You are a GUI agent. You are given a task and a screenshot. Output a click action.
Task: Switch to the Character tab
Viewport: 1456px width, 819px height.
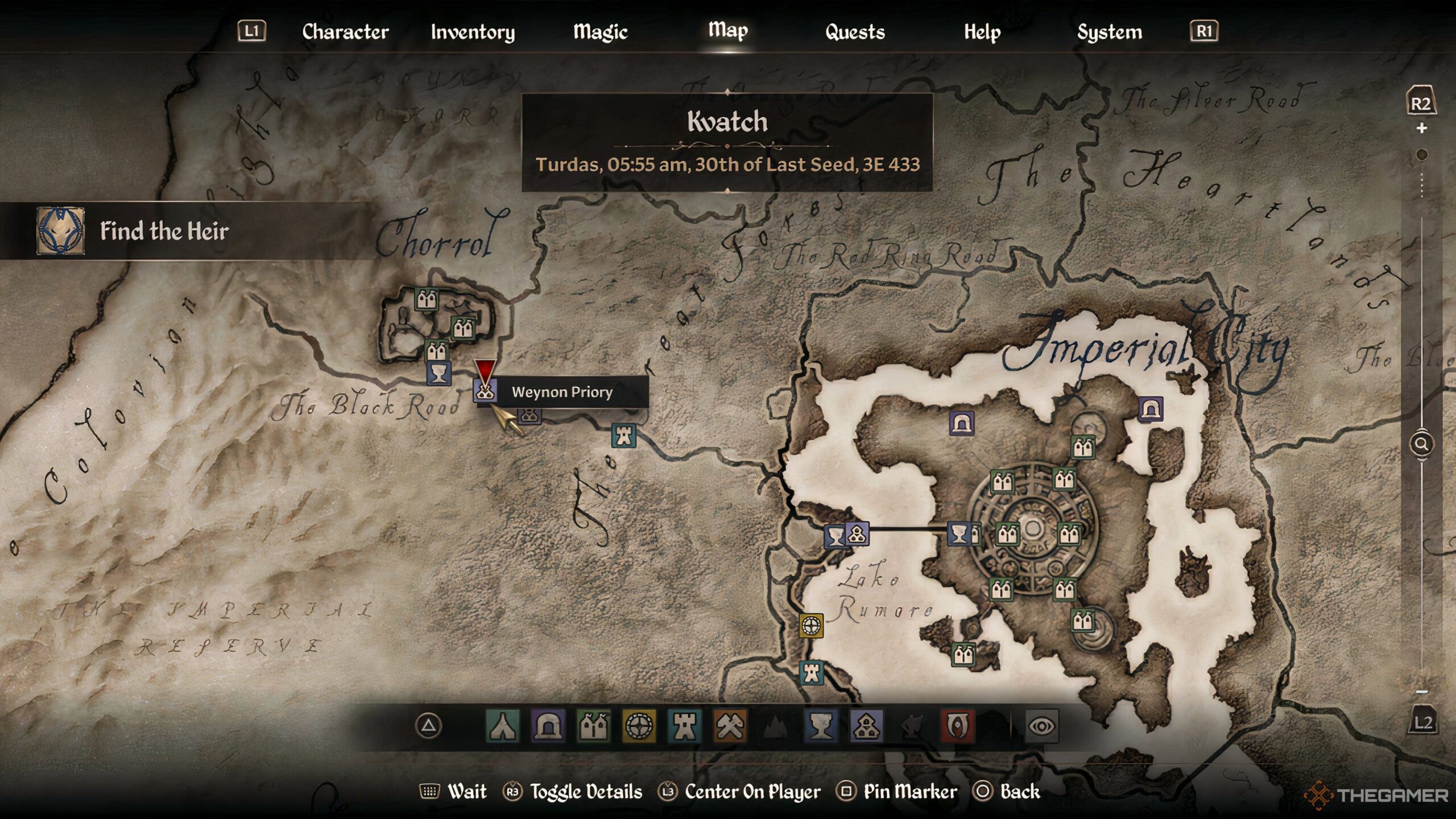pyautogui.click(x=345, y=32)
